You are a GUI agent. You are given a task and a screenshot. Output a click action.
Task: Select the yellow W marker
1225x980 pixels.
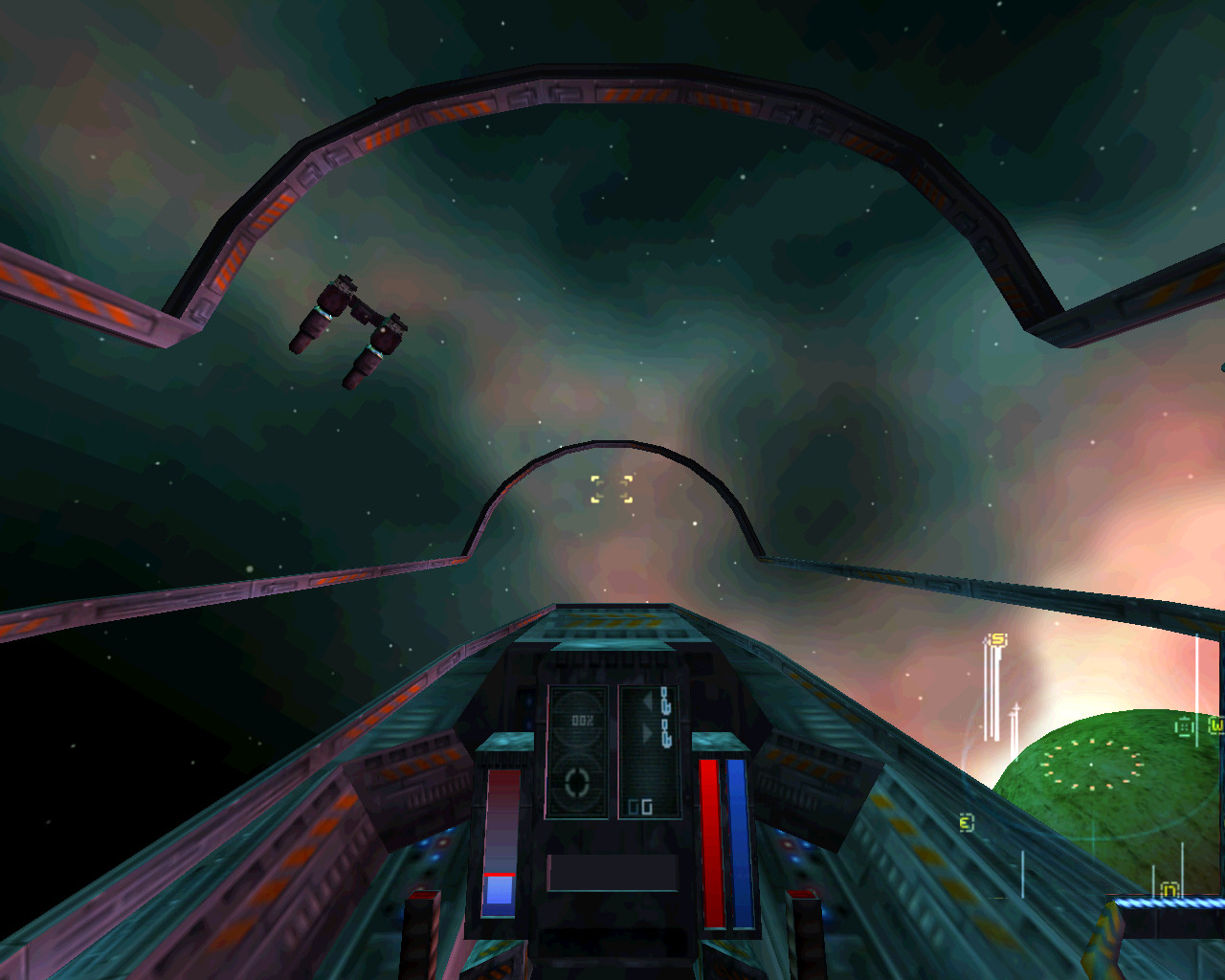tap(1215, 725)
